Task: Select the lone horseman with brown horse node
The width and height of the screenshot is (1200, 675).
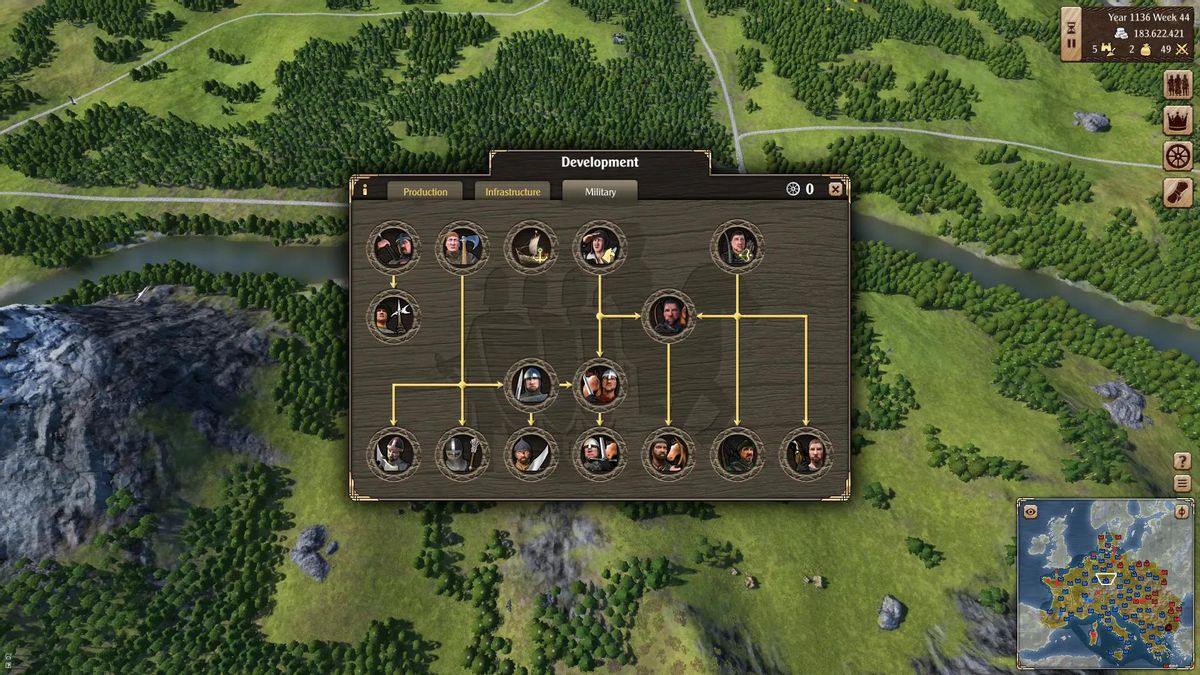Action: pyautogui.click(x=668, y=454)
